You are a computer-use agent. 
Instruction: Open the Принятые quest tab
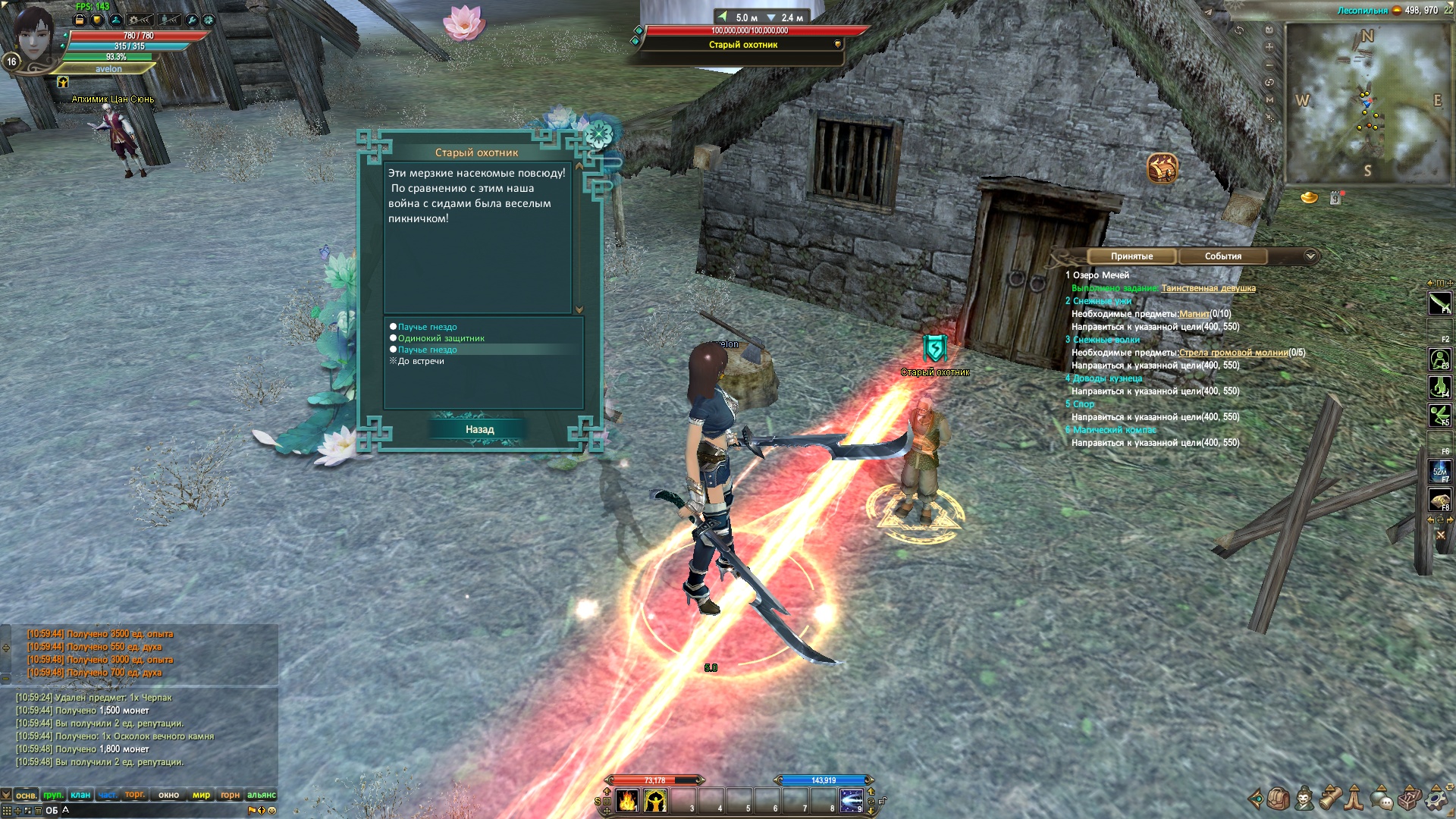point(1131,256)
